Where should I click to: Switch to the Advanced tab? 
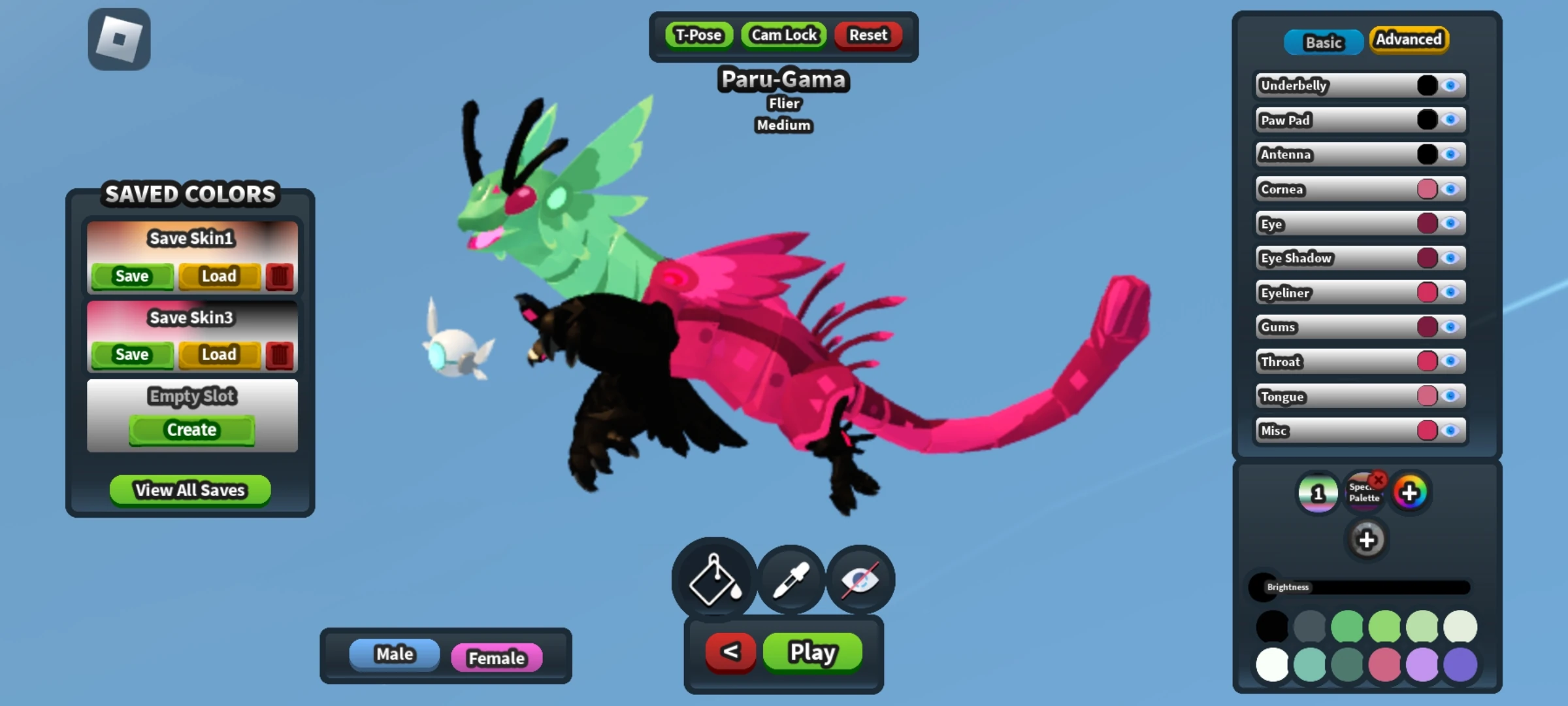pos(1409,40)
